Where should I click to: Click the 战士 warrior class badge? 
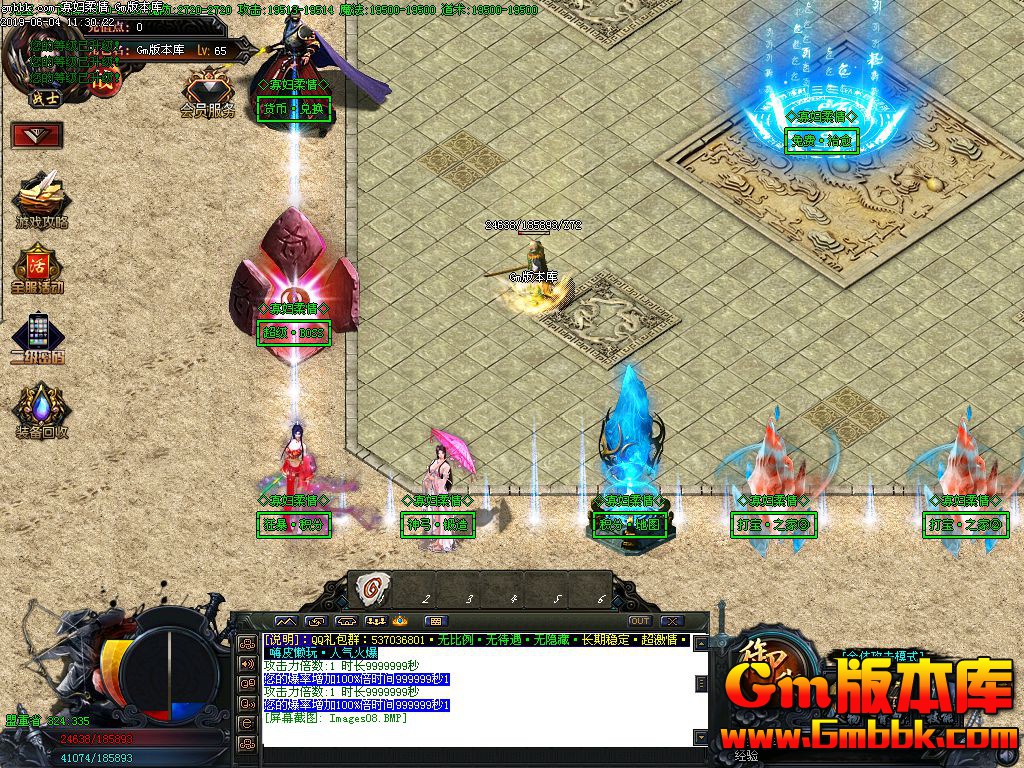tap(41, 99)
